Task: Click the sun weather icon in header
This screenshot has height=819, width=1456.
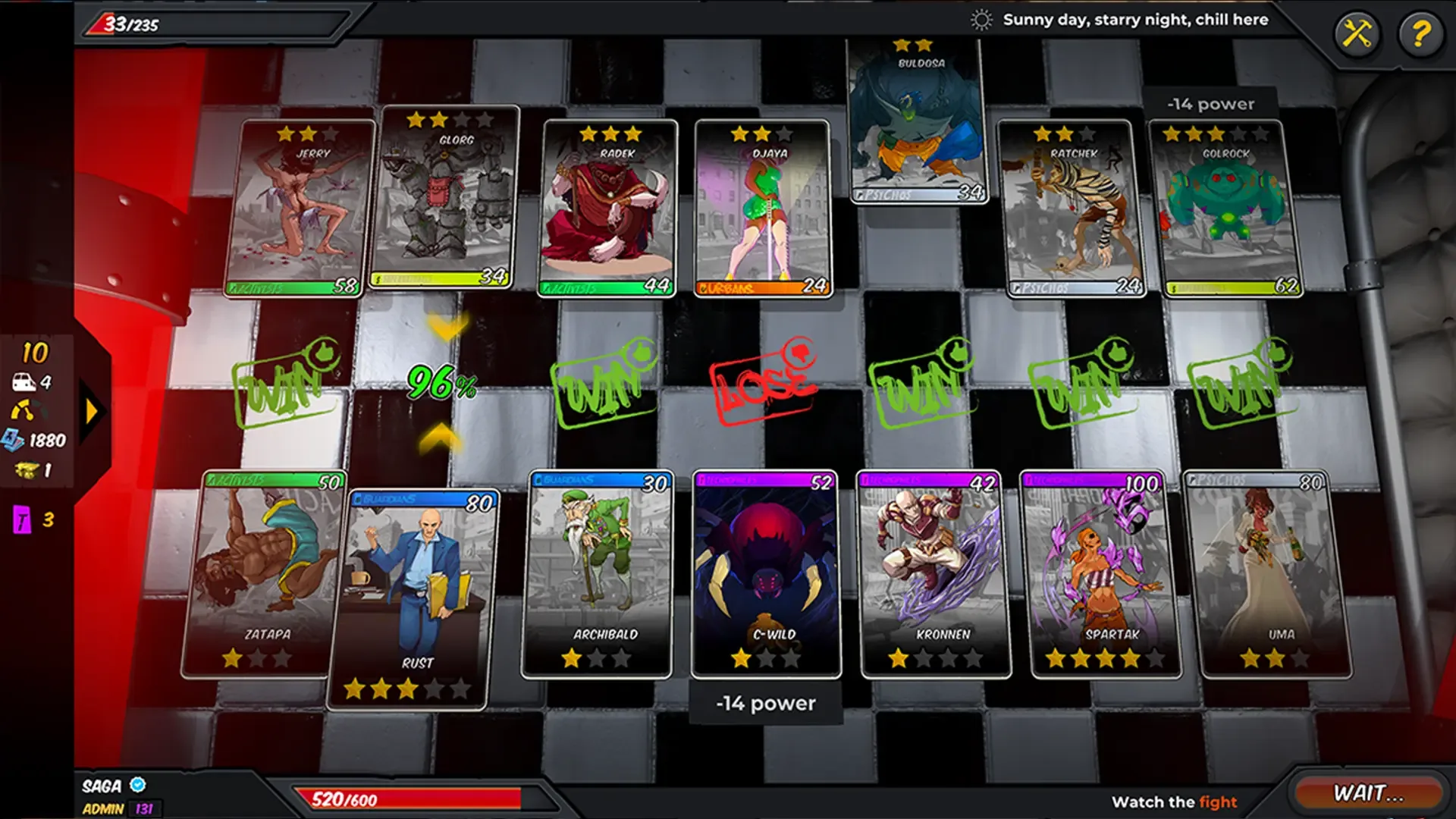Action: coord(982,20)
